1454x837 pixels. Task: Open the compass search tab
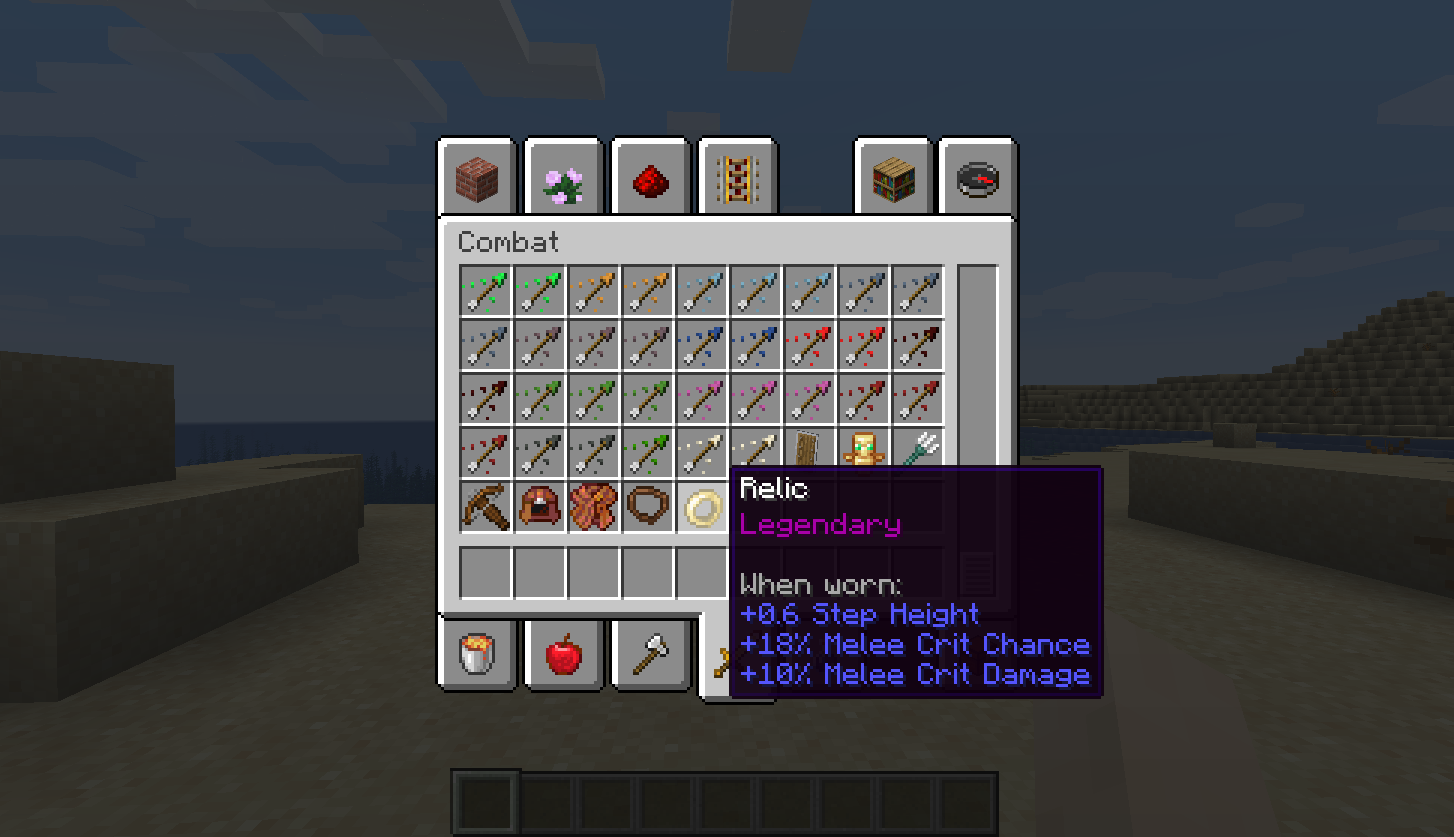[x=978, y=181]
